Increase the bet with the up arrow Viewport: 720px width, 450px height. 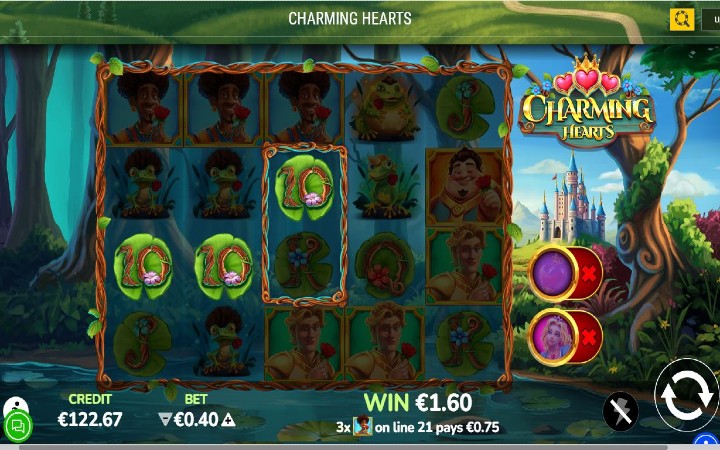click(x=228, y=420)
